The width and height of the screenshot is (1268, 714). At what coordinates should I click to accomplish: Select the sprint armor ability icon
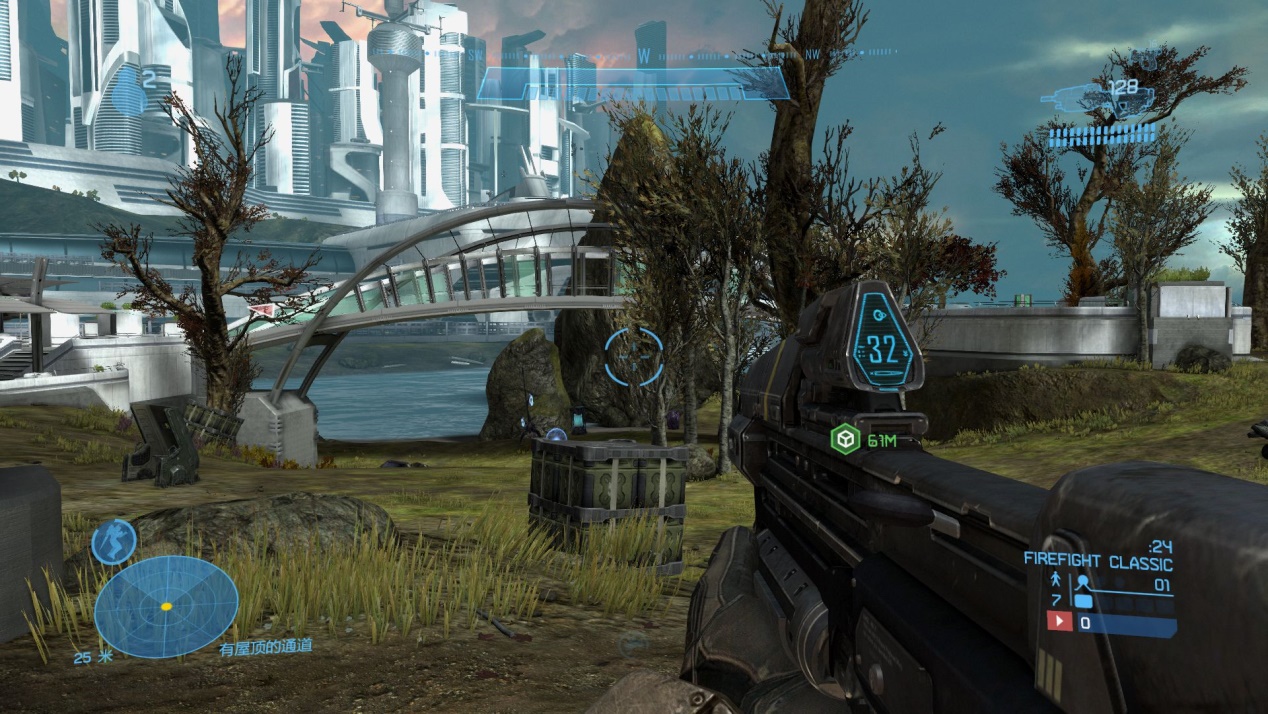pyautogui.click(x=113, y=542)
